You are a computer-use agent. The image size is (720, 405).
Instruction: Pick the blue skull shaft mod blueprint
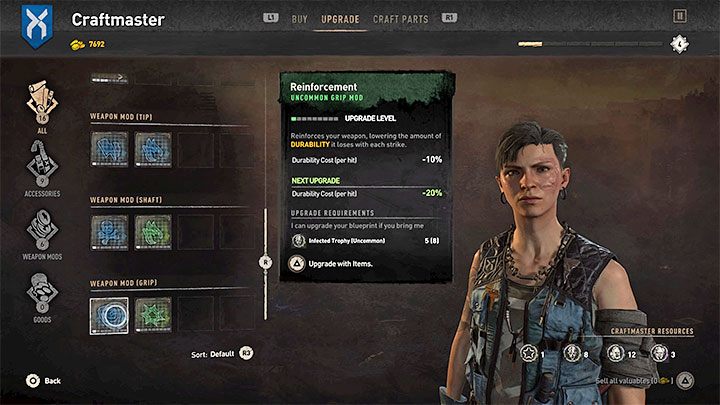[108, 231]
